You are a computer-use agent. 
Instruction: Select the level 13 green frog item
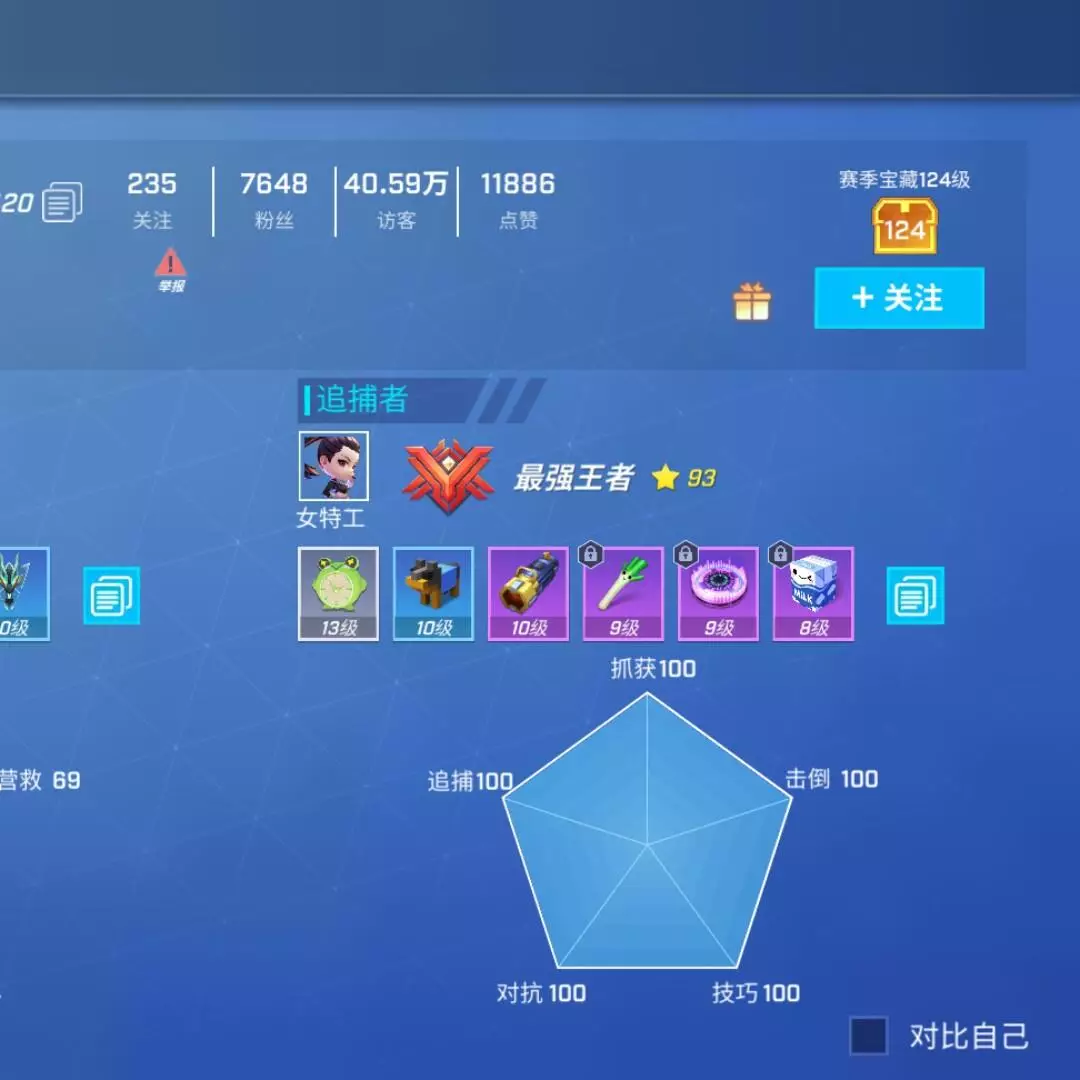pyautogui.click(x=338, y=593)
